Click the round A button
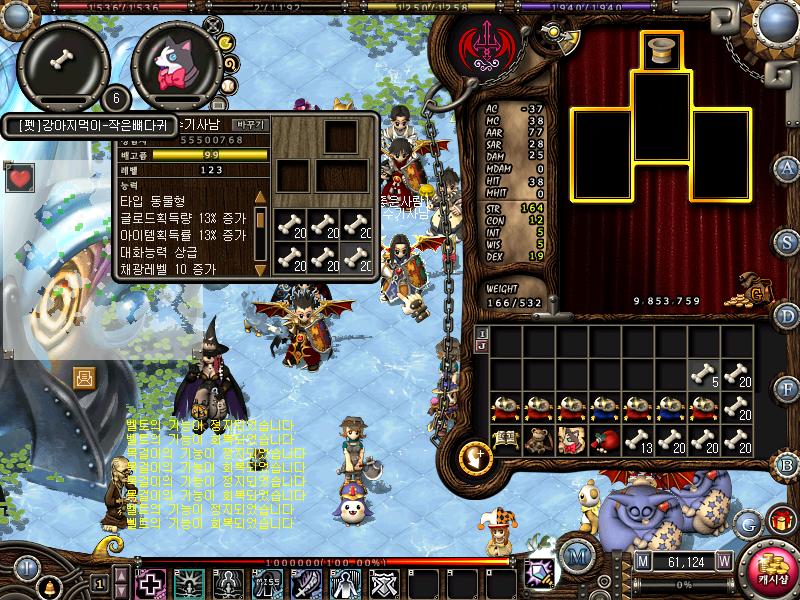The image size is (800, 600). tap(787, 168)
